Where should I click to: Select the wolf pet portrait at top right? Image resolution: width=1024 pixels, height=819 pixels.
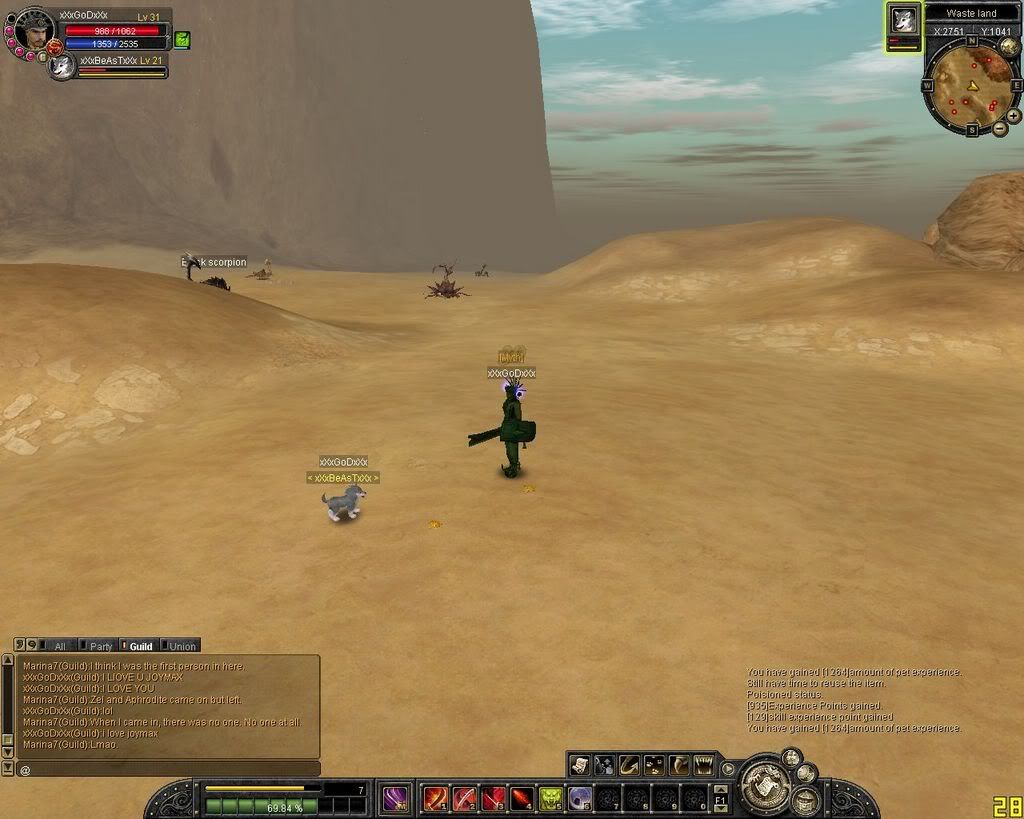click(904, 21)
